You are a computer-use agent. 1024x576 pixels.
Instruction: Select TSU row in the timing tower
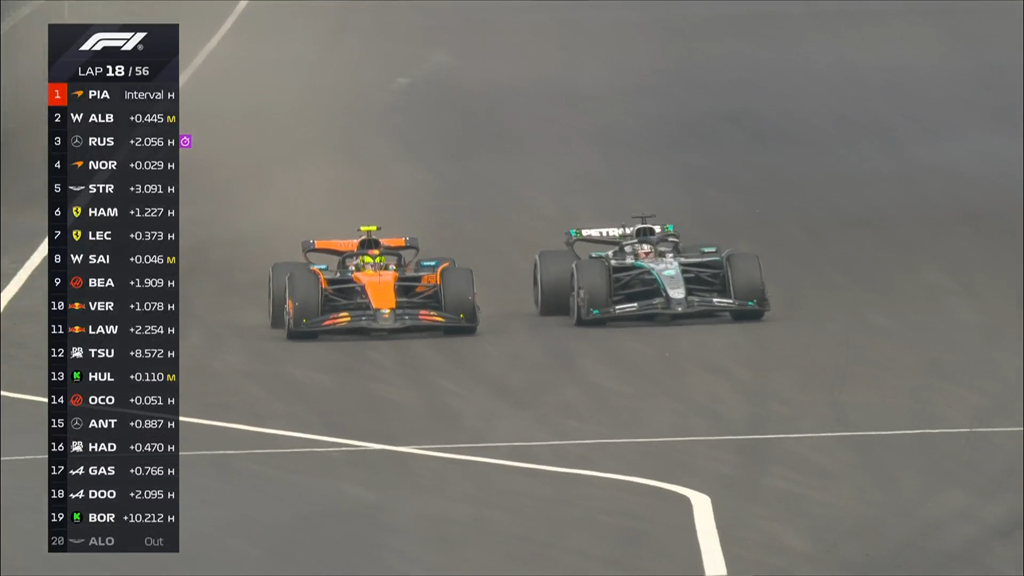point(113,353)
